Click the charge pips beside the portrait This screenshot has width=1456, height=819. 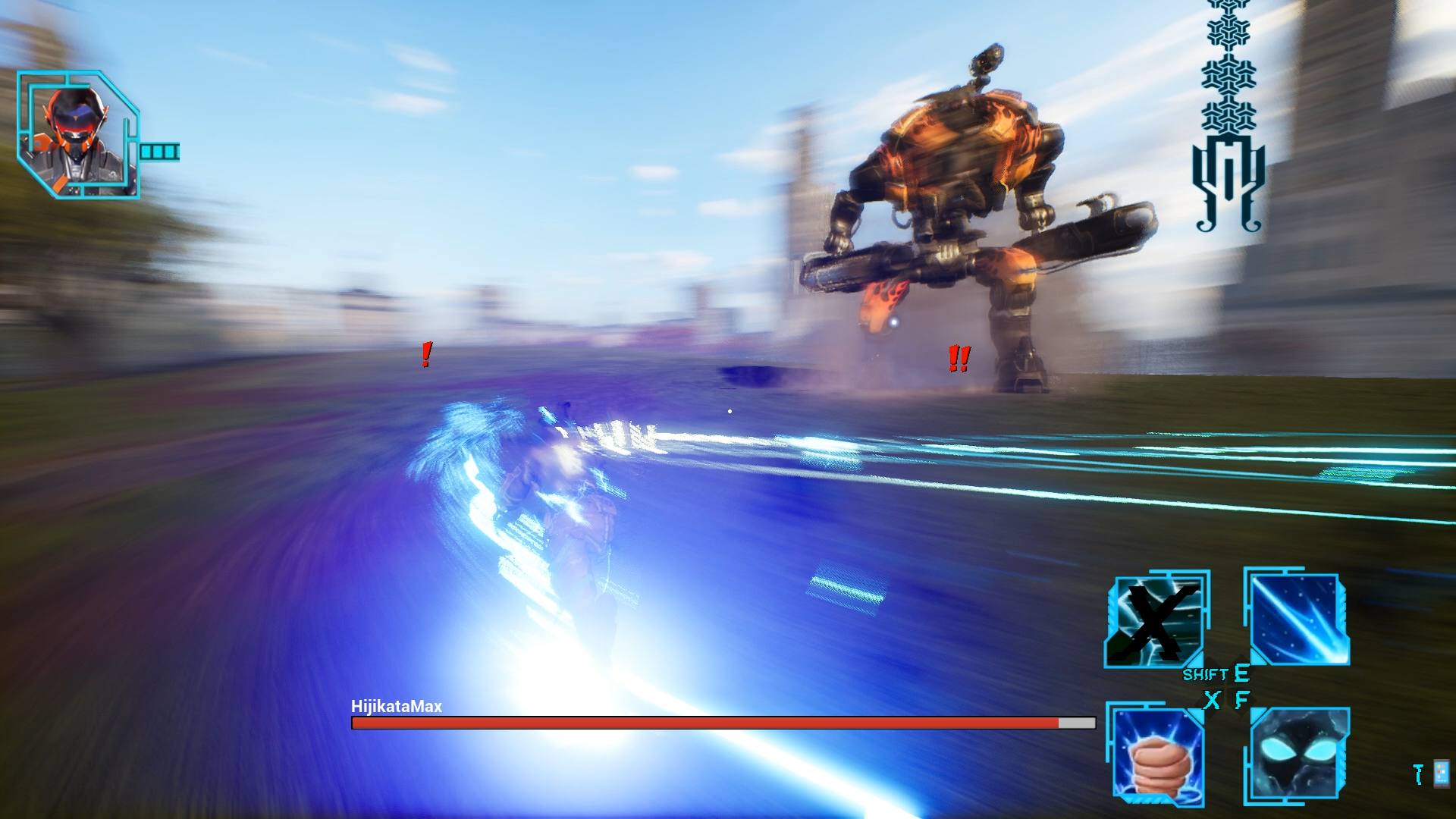159,152
